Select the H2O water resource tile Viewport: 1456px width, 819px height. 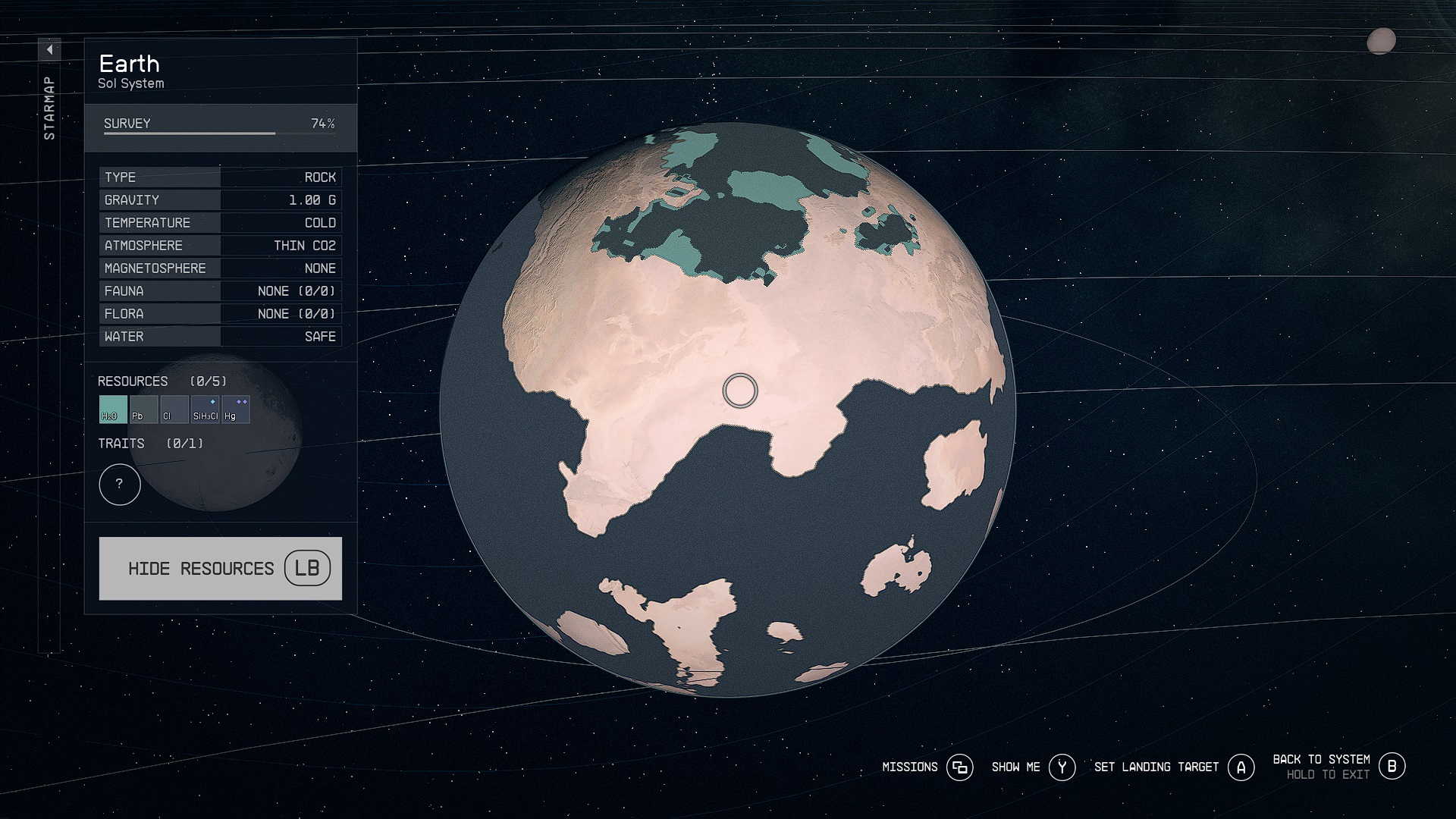(113, 409)
